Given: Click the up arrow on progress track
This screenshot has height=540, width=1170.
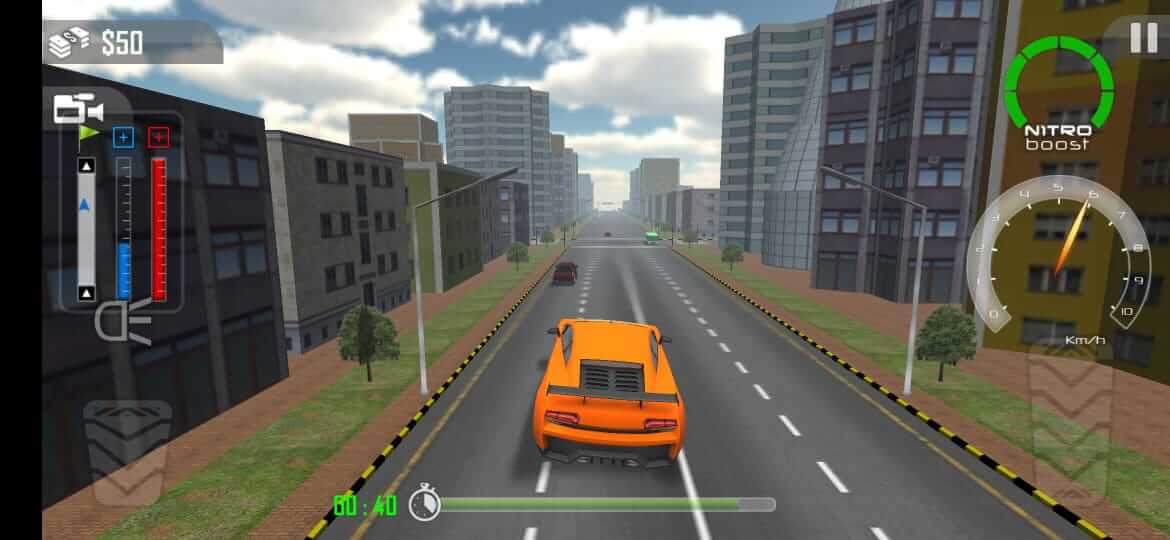Looking at the screenshot, I should [x=87, y=165].
